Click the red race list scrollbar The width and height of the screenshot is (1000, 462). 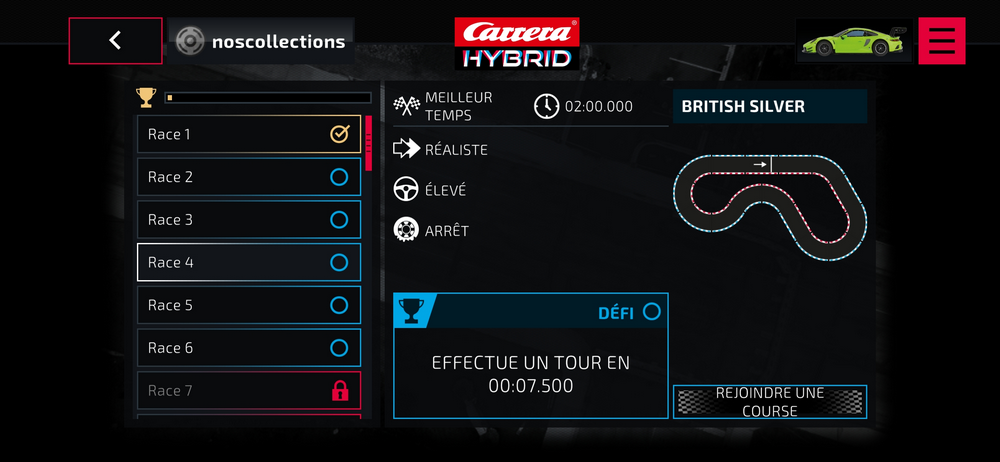[368, 142]
